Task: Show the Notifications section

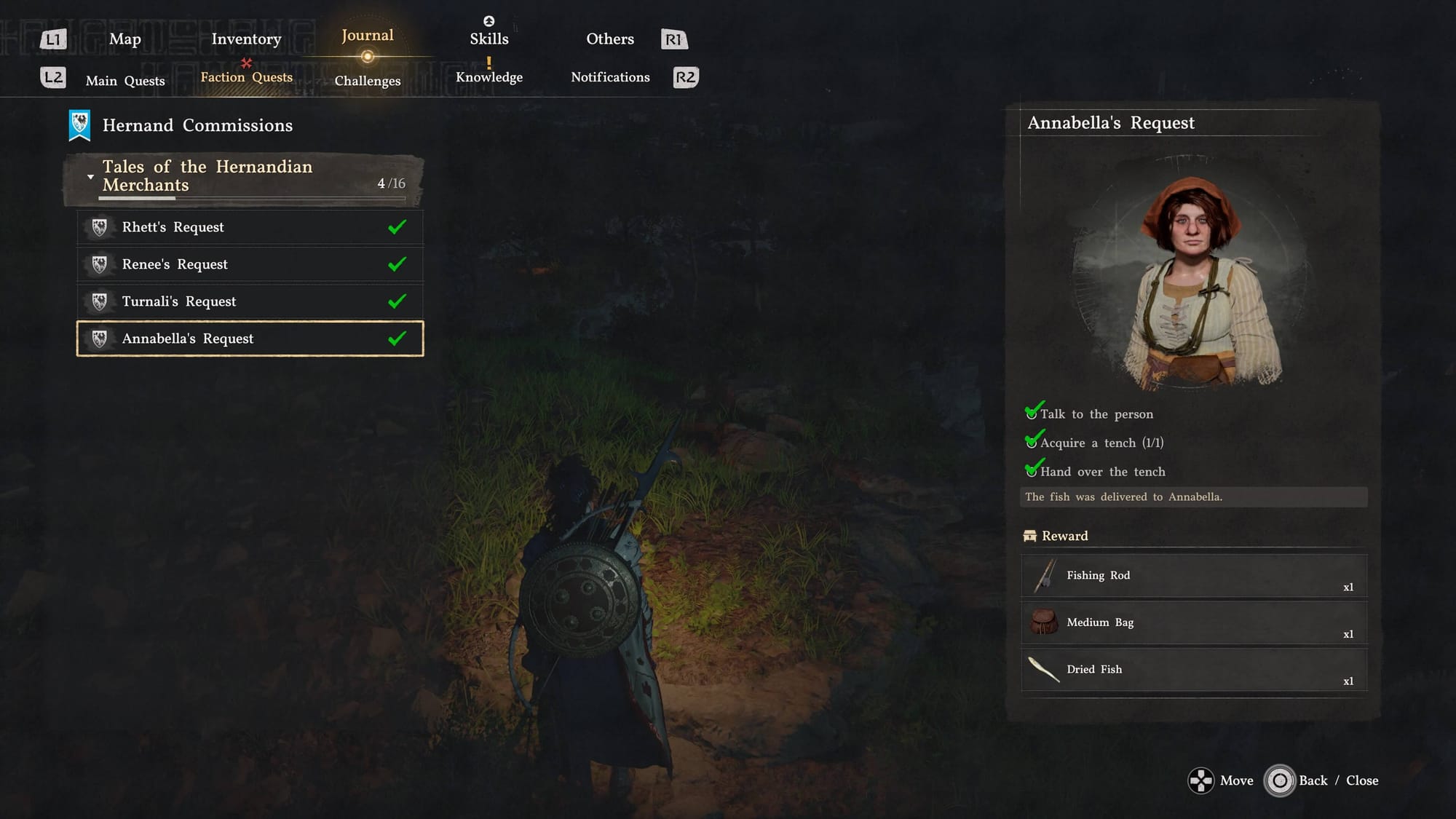Action: click(x=610, y=77)
